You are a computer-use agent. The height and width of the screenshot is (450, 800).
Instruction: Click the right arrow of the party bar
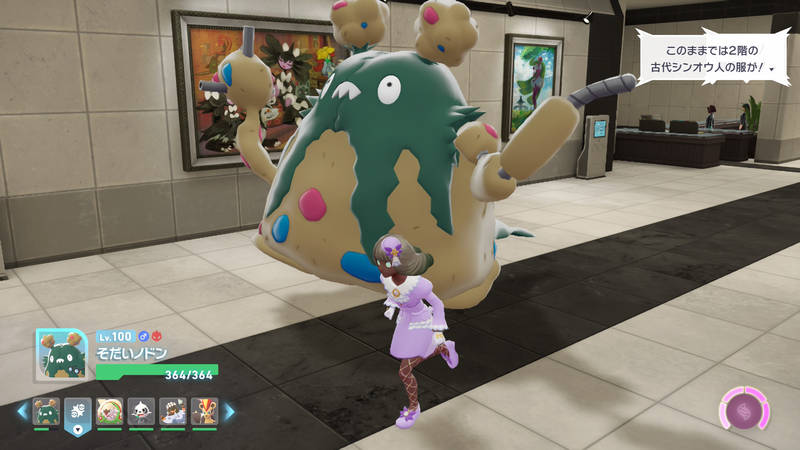pyautogui.click(x=229, y=411)
